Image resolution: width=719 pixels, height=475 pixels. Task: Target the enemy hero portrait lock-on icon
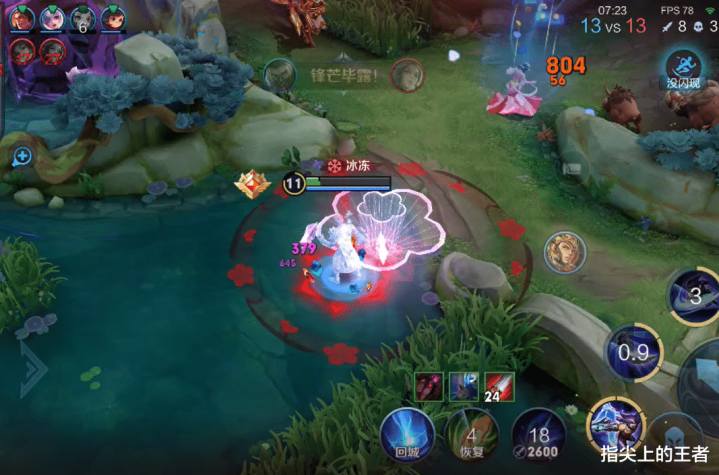565,252
